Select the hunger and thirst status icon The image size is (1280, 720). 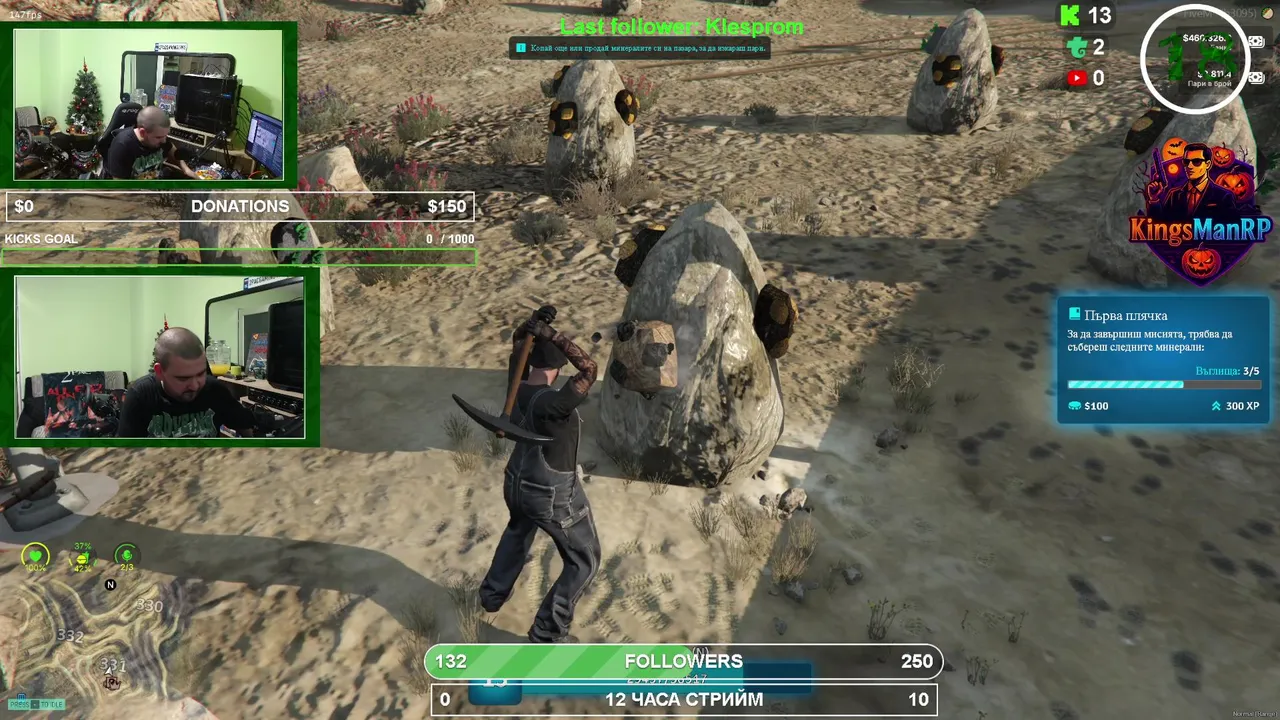[x=81, y=557]
